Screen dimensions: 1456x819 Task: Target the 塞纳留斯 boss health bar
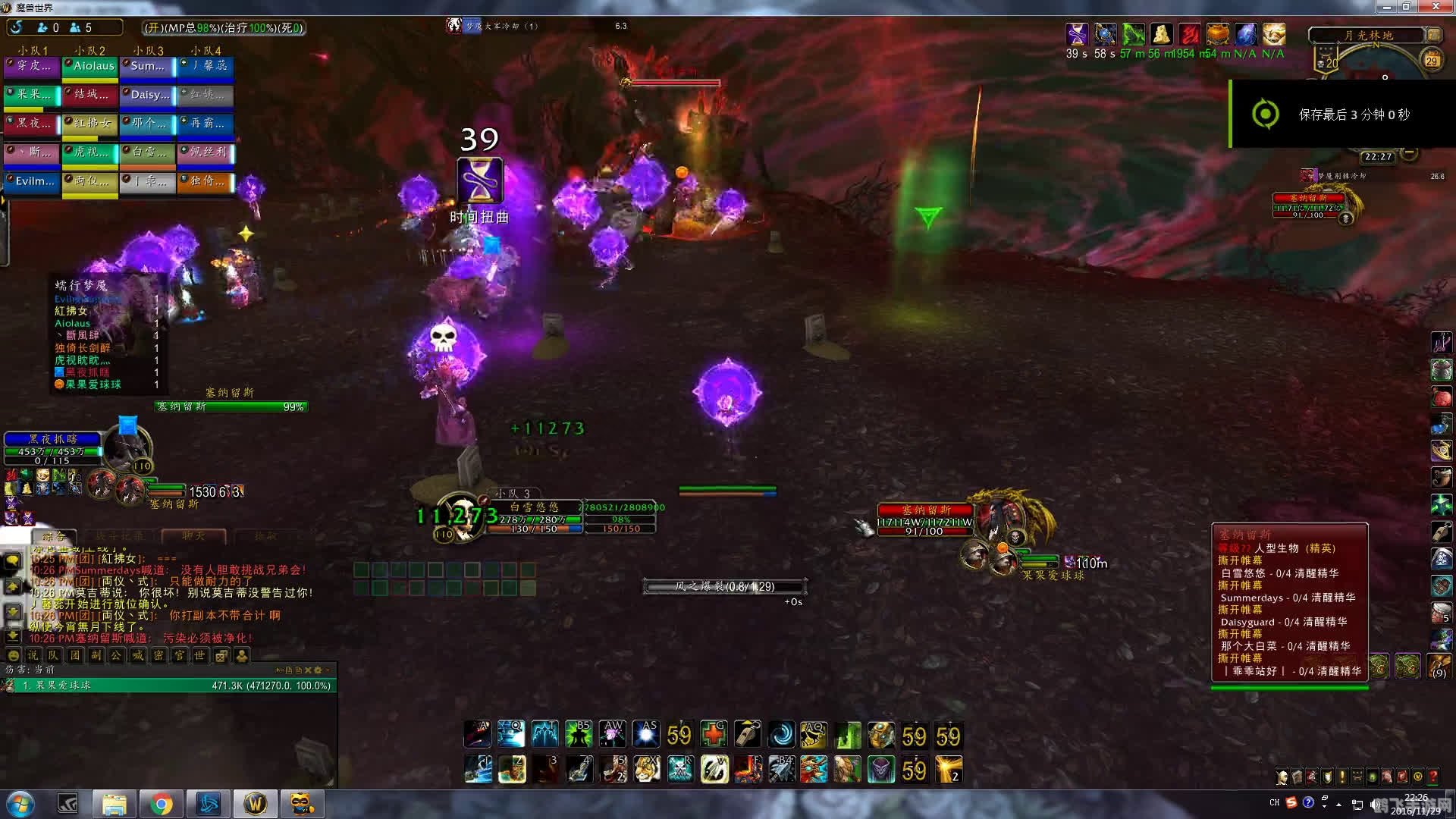pyautogui.click(x=231, y=407)
